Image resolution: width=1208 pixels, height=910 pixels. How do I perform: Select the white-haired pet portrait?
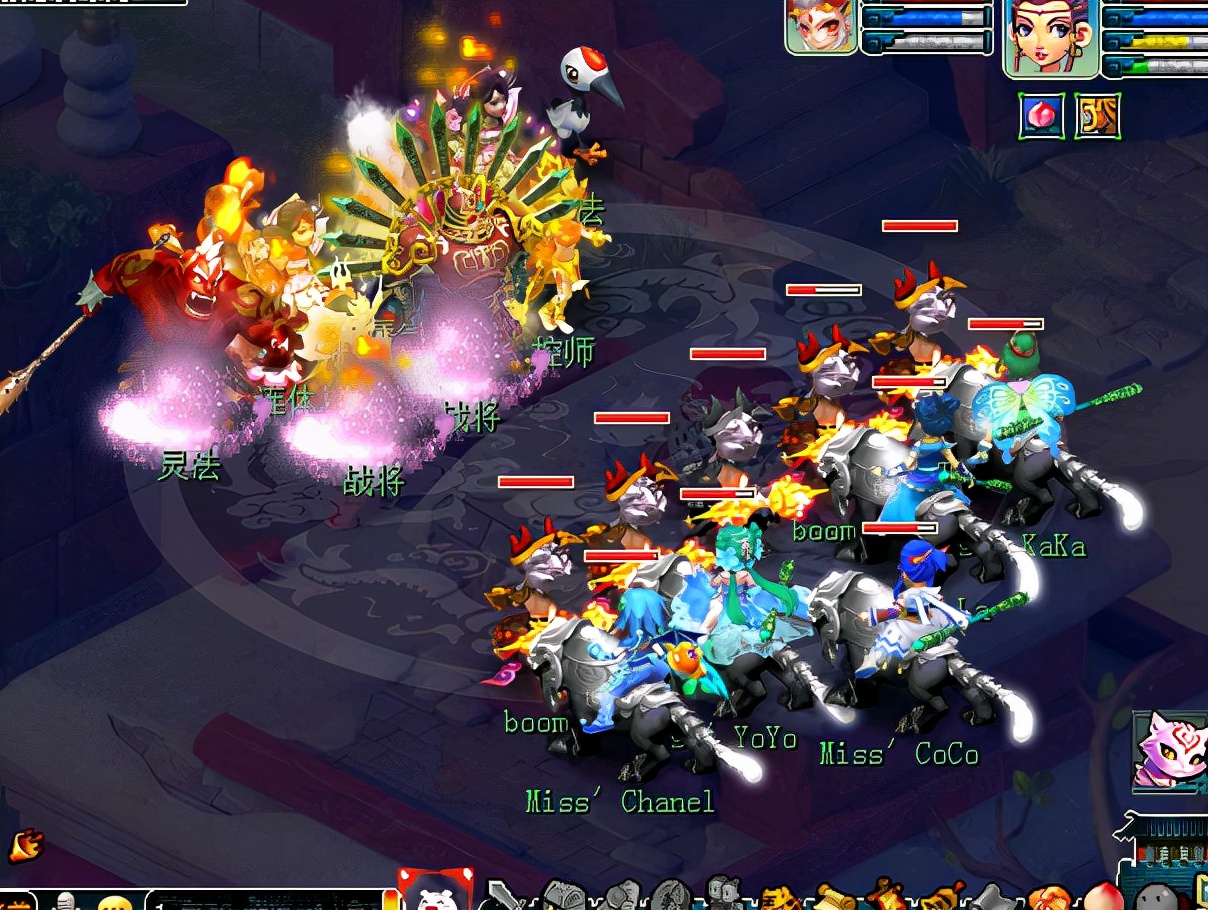click(x=821, y=27)
